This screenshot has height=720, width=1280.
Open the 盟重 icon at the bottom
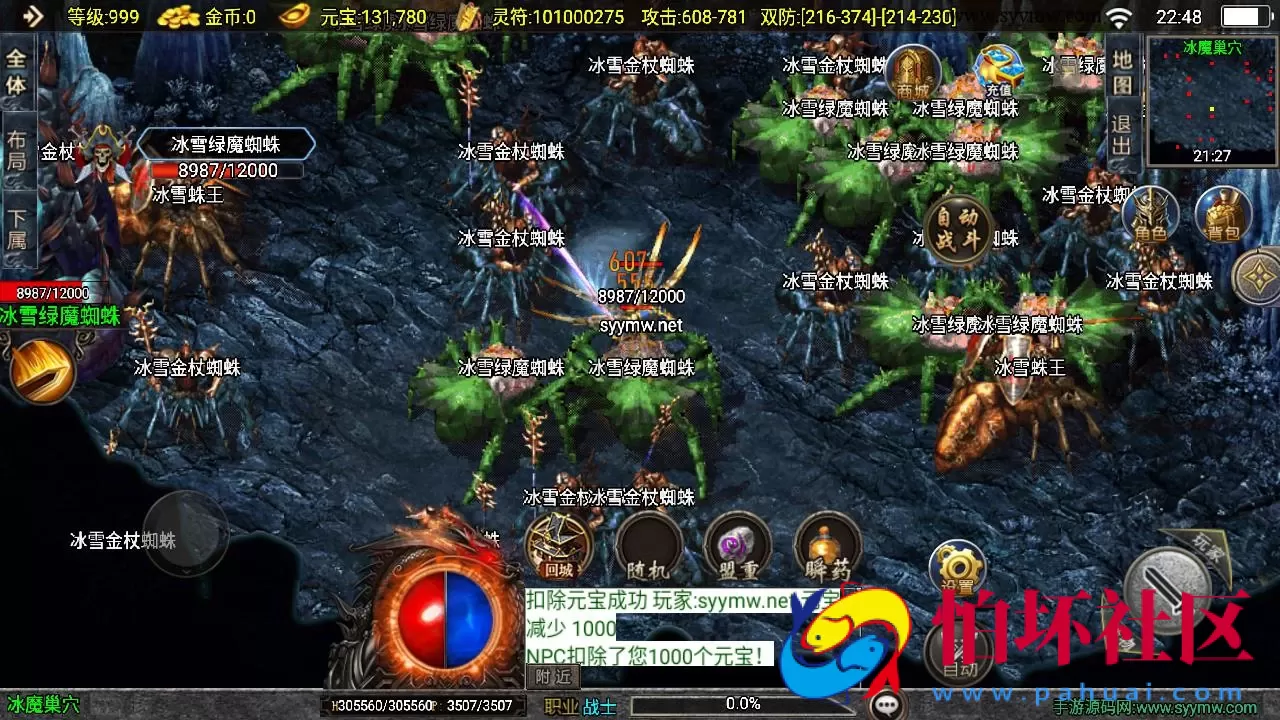[x=736, y=548]
